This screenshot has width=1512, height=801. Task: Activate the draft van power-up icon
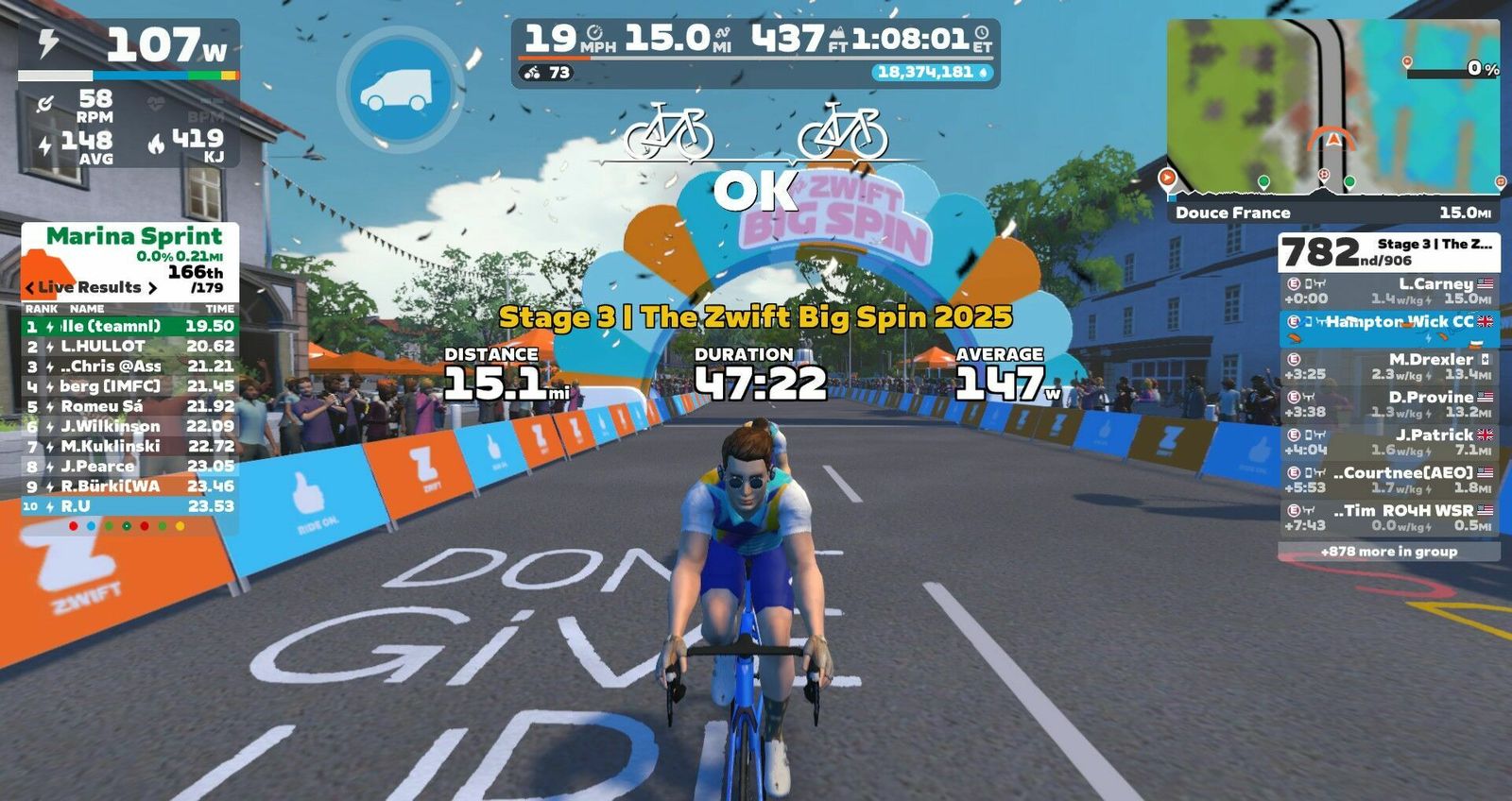tap(400, 90)
